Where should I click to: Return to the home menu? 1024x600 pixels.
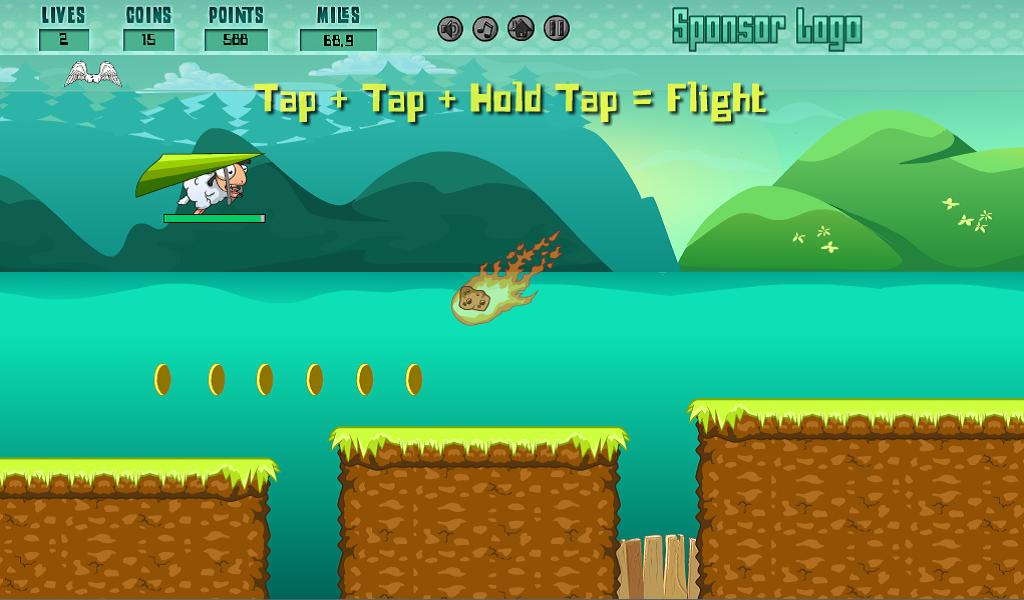(521, 29)
